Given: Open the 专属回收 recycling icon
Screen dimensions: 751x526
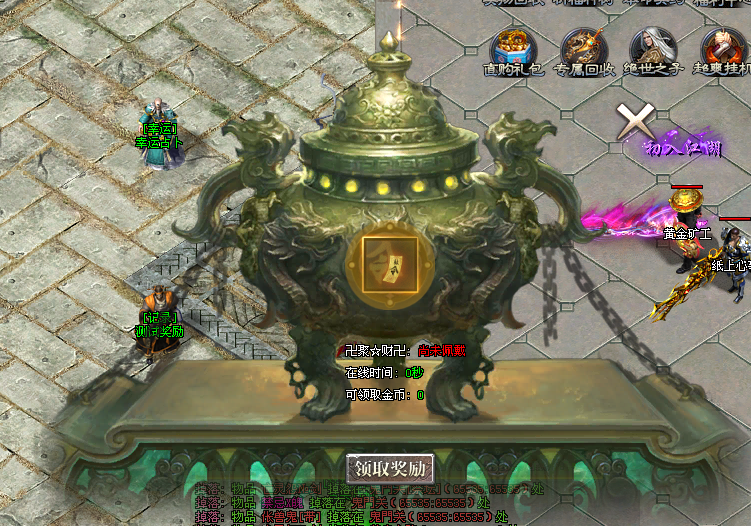Looking at the screenshot, I should coord(581,49).
